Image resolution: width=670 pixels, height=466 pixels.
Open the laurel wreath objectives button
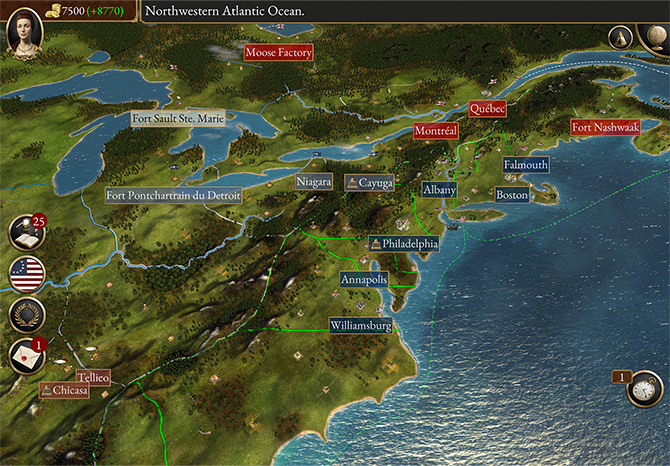(x=27, y=314)
